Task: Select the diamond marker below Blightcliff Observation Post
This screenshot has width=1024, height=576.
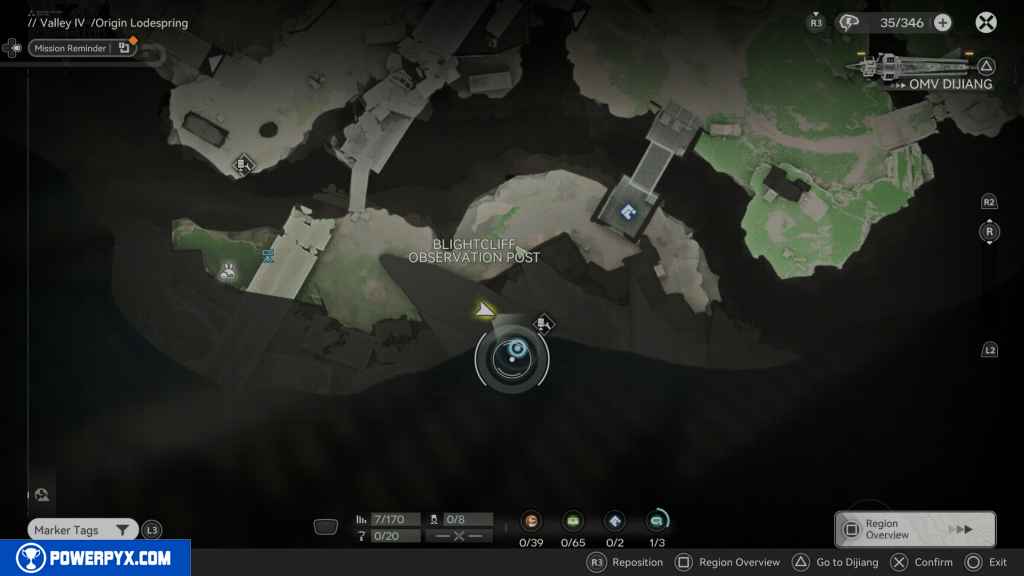Action: point(543,323)
